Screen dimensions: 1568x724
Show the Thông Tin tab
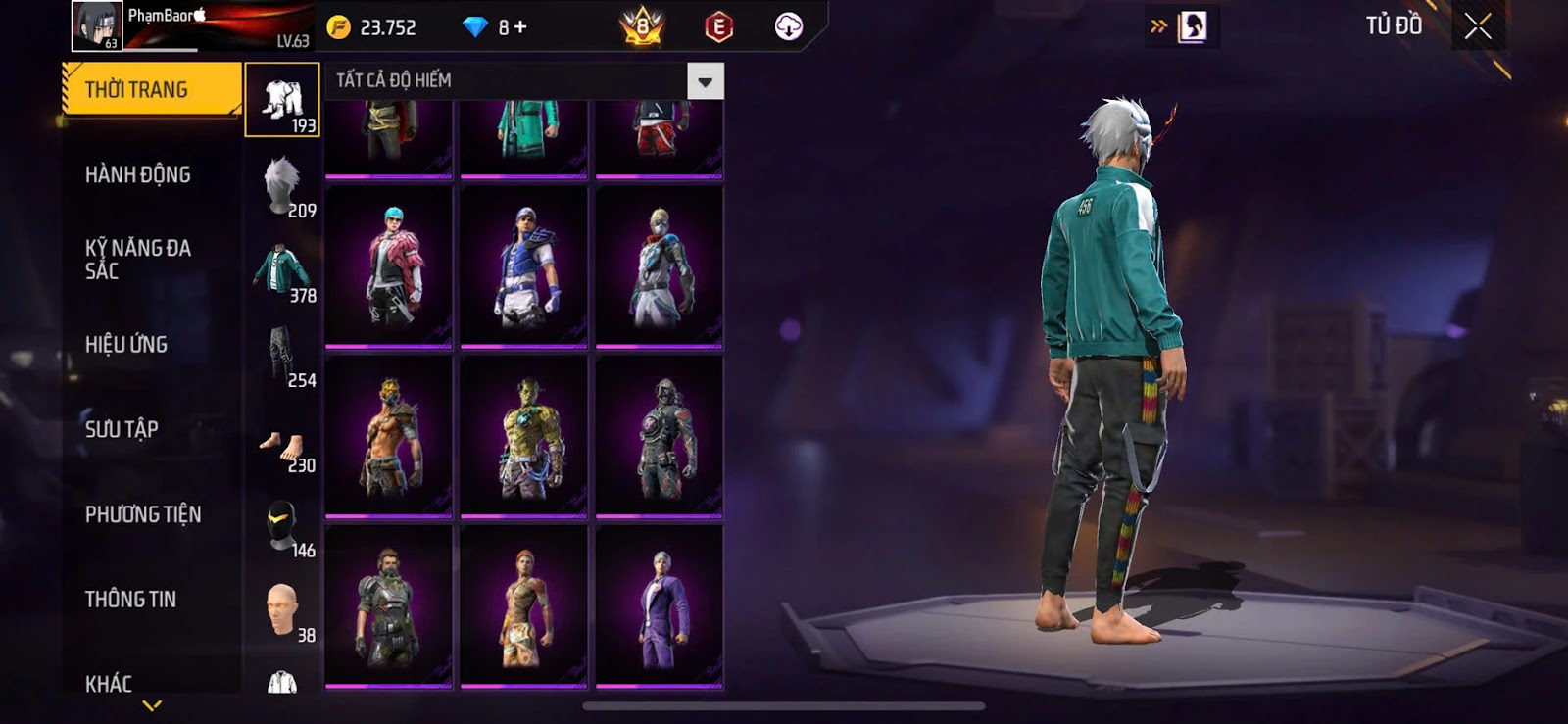coord(130,600)
